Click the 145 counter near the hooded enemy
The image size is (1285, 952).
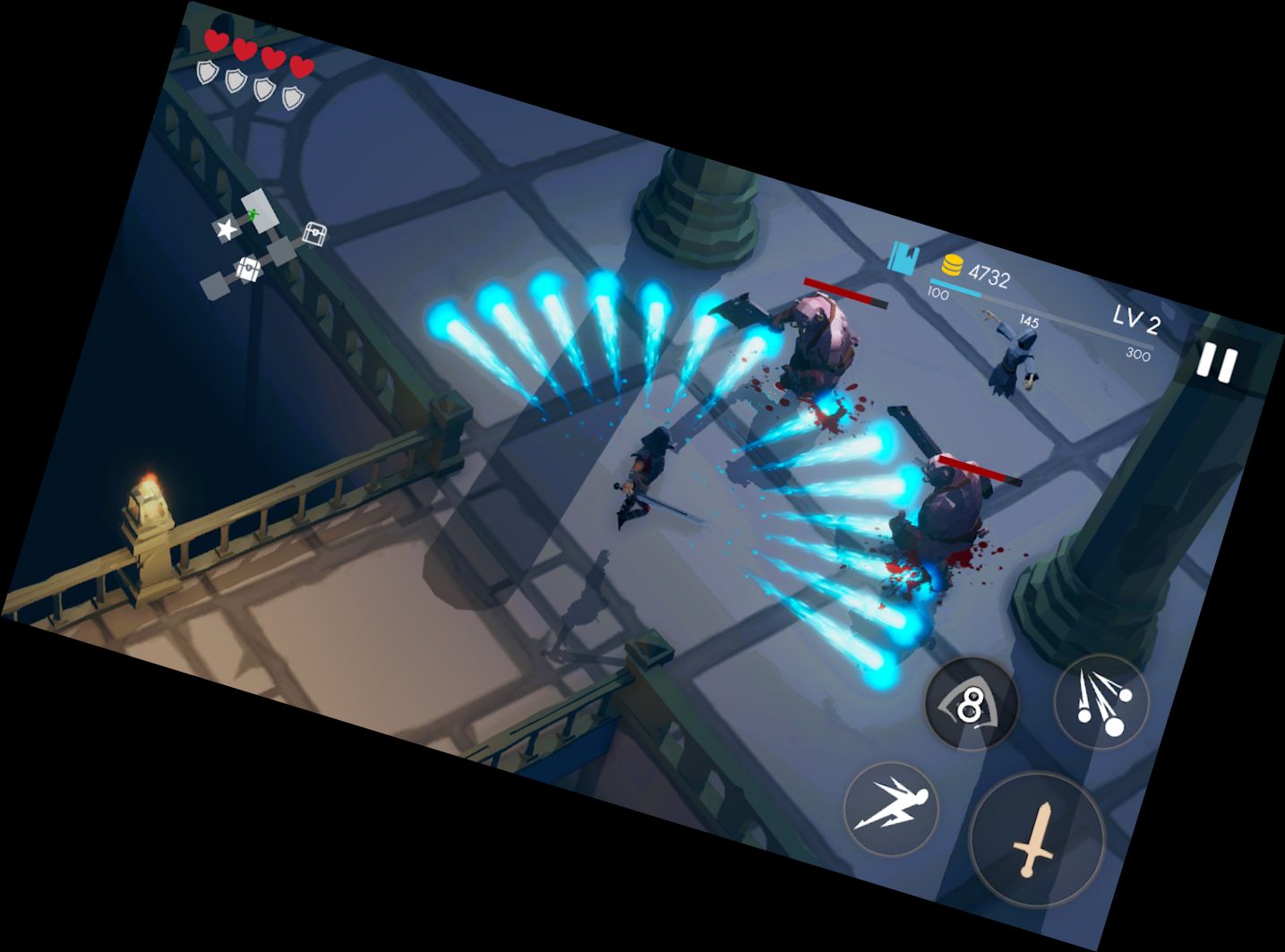(1029, 321)
